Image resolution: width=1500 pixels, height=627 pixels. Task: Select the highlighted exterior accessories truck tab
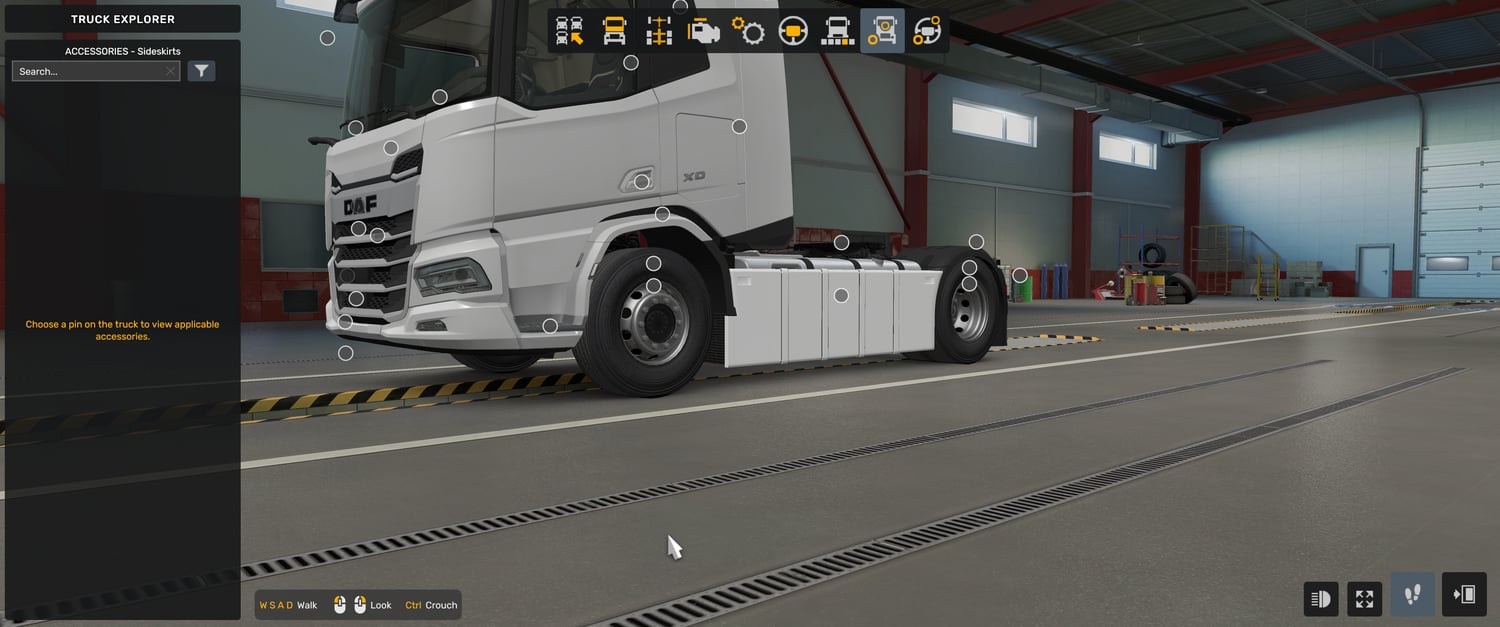[x=882, y=31]
